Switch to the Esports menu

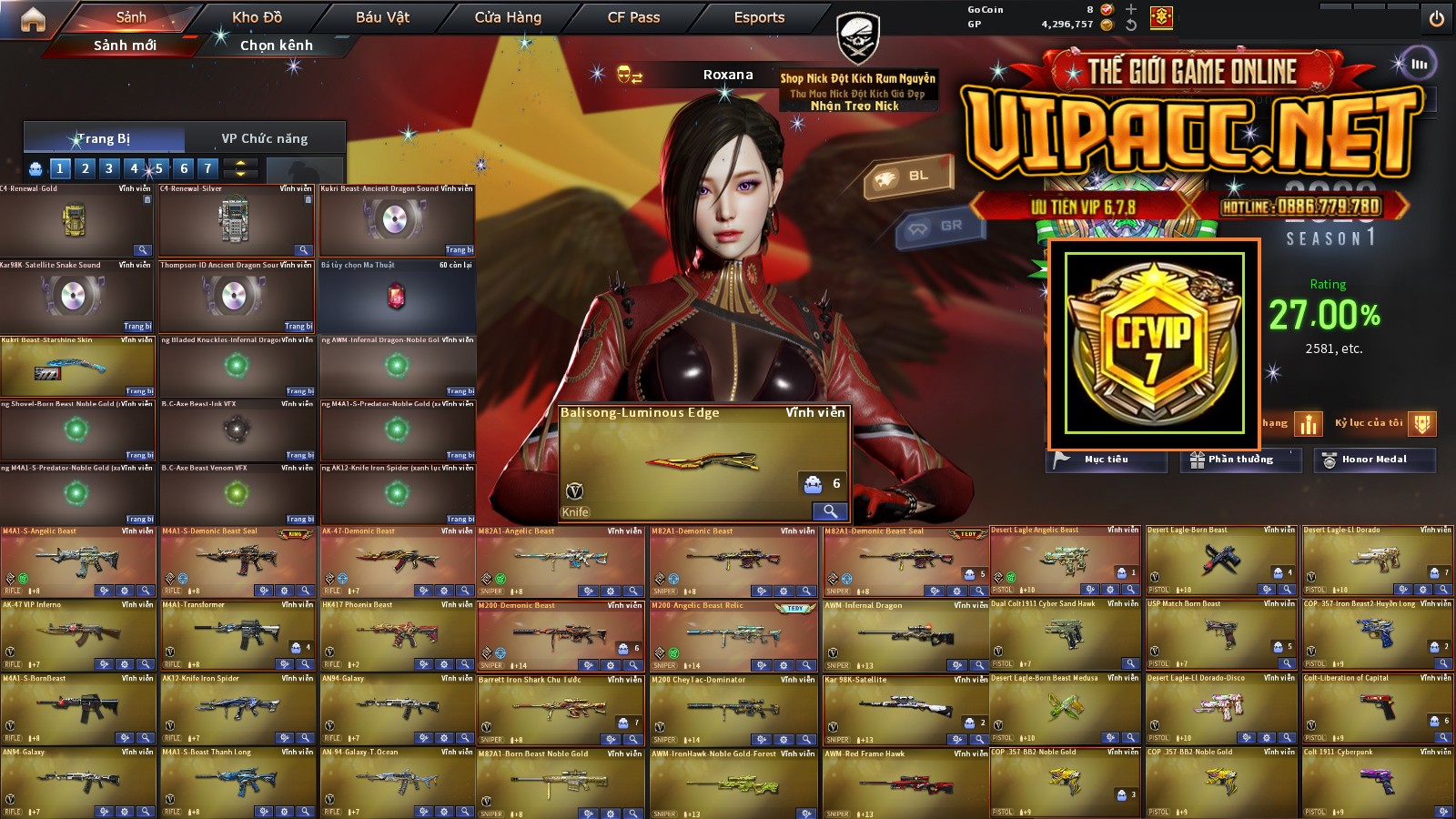click(x=759, y=17)
